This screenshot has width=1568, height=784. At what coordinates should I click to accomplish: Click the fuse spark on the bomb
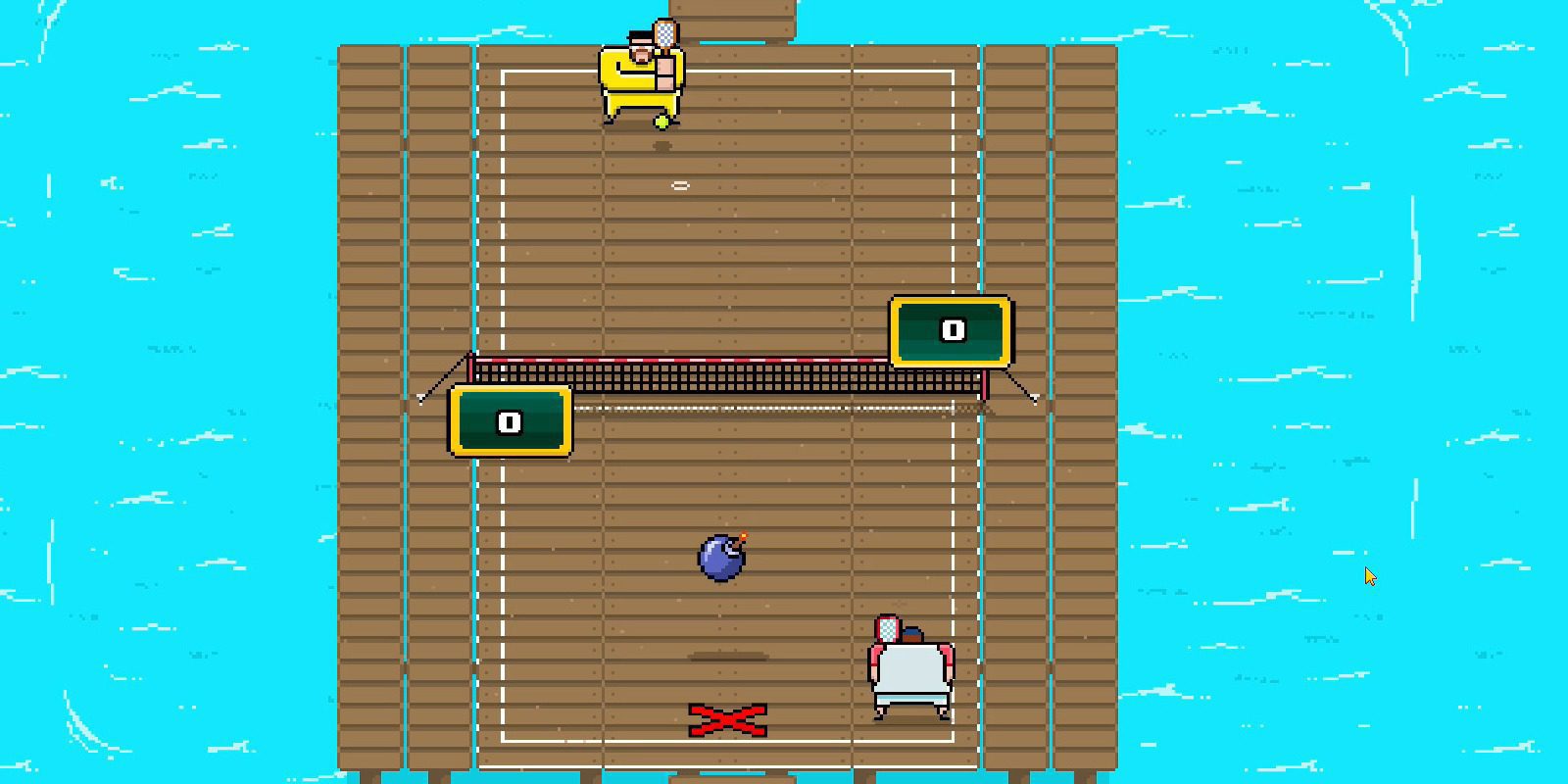pos(742,535)
